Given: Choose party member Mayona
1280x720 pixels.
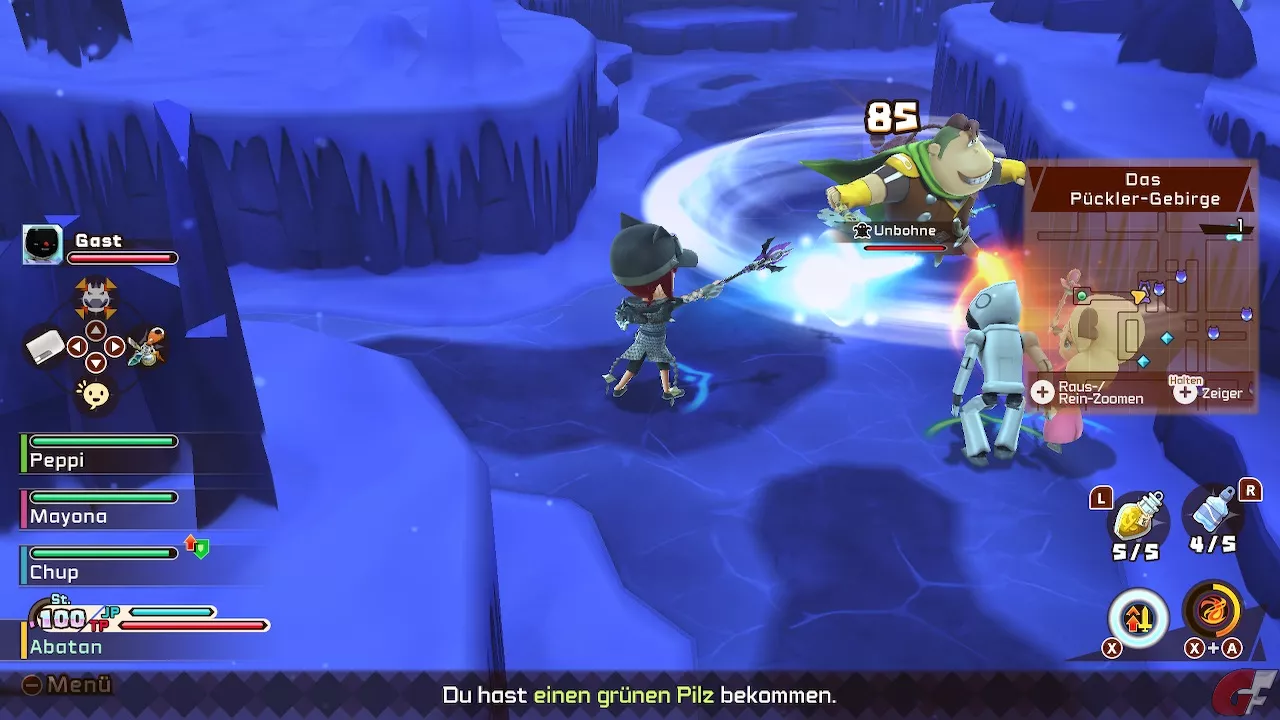Looking at the screenshot, I should click(x=100, y=508).
